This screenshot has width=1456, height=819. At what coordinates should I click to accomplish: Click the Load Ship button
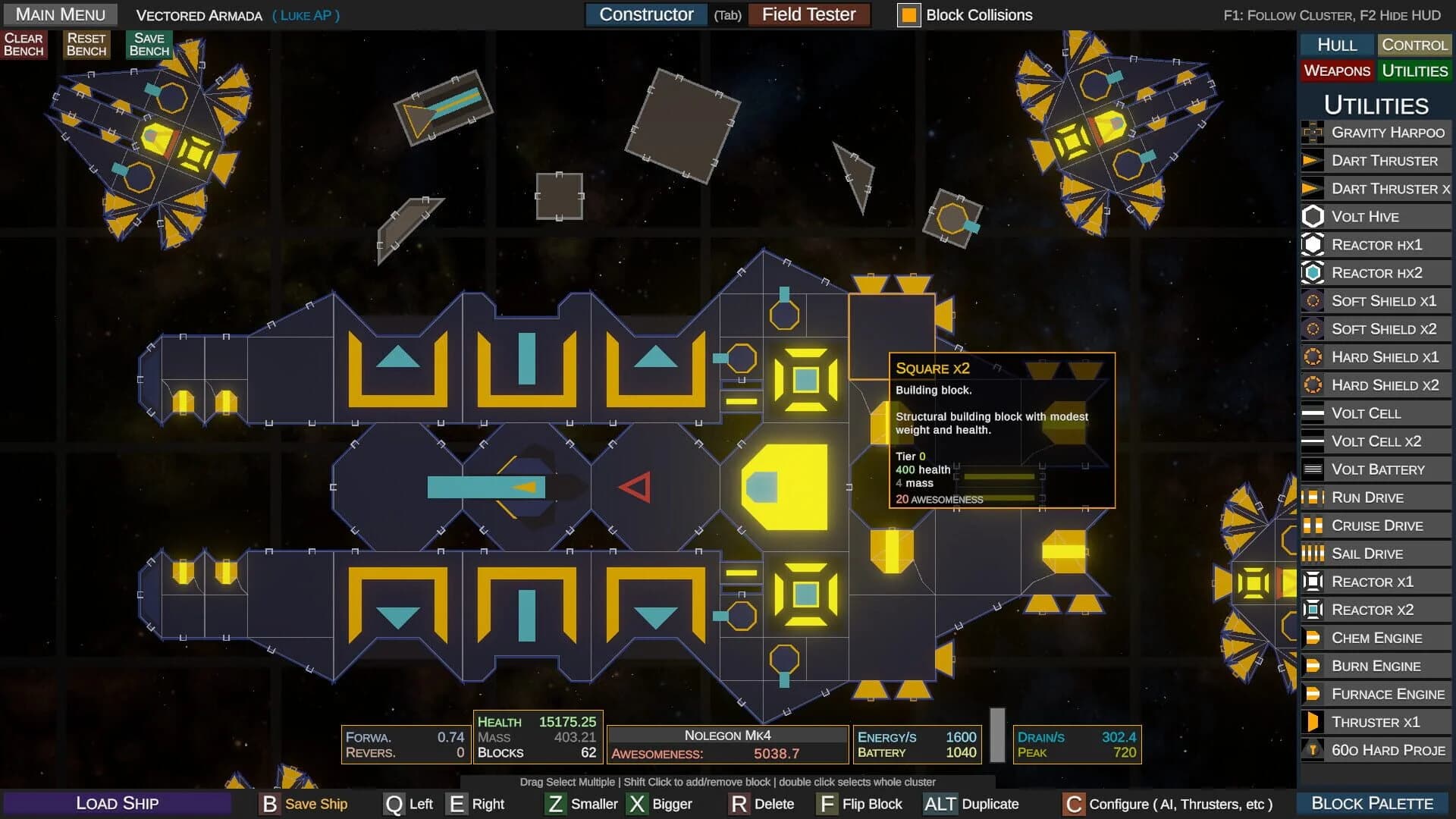click(118, 803)
